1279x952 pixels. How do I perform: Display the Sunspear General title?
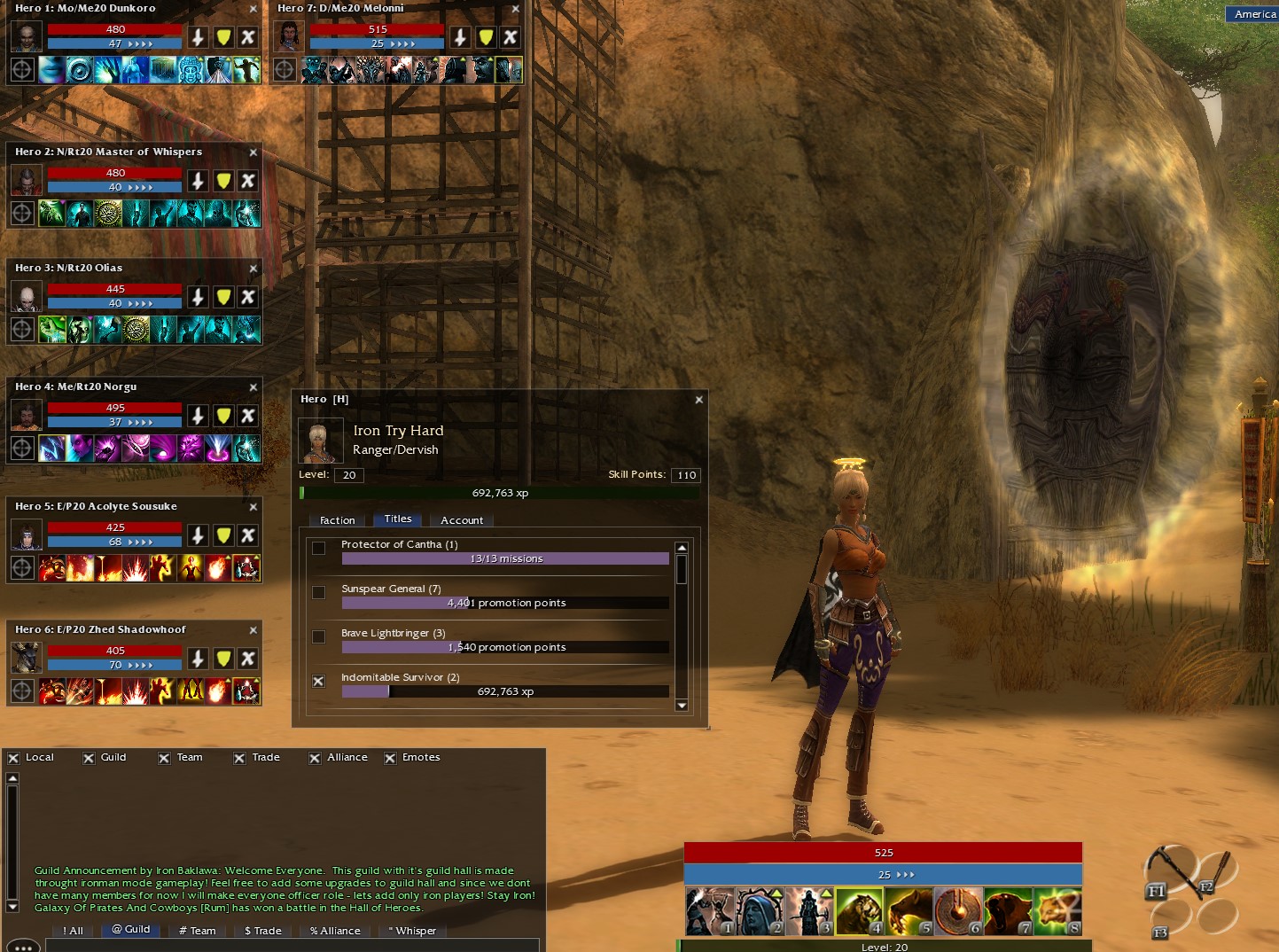tap(319, 592)
